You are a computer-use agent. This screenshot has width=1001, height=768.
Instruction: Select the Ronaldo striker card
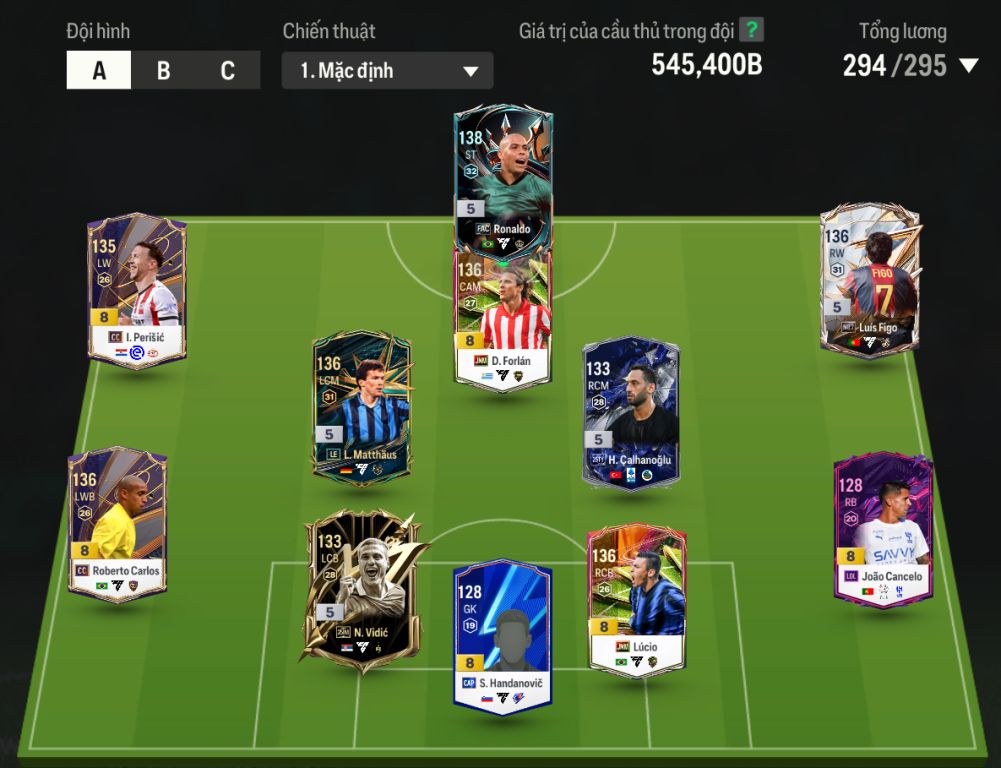click(x=503, y=175)
